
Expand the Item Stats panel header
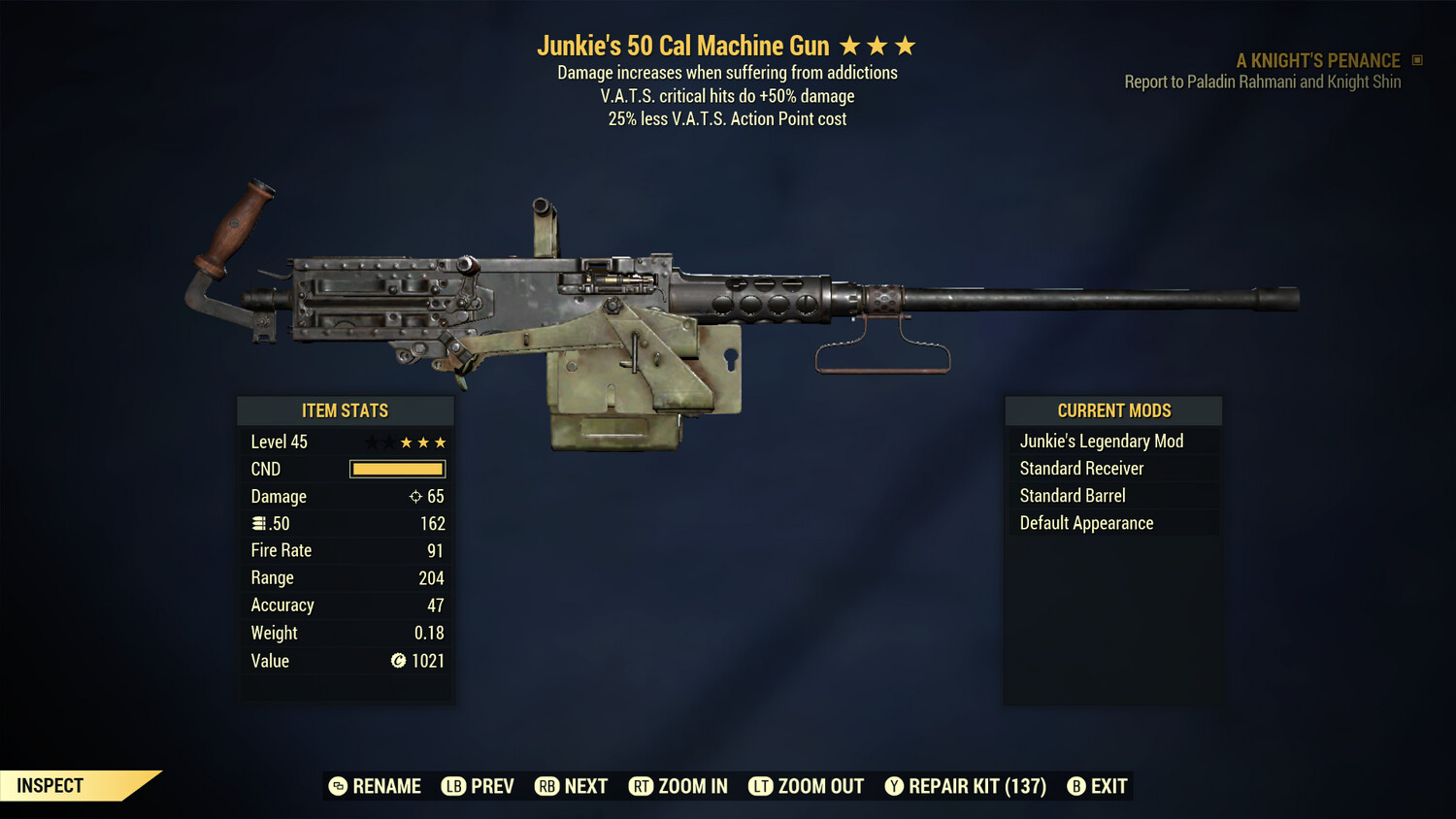[346, 410]
